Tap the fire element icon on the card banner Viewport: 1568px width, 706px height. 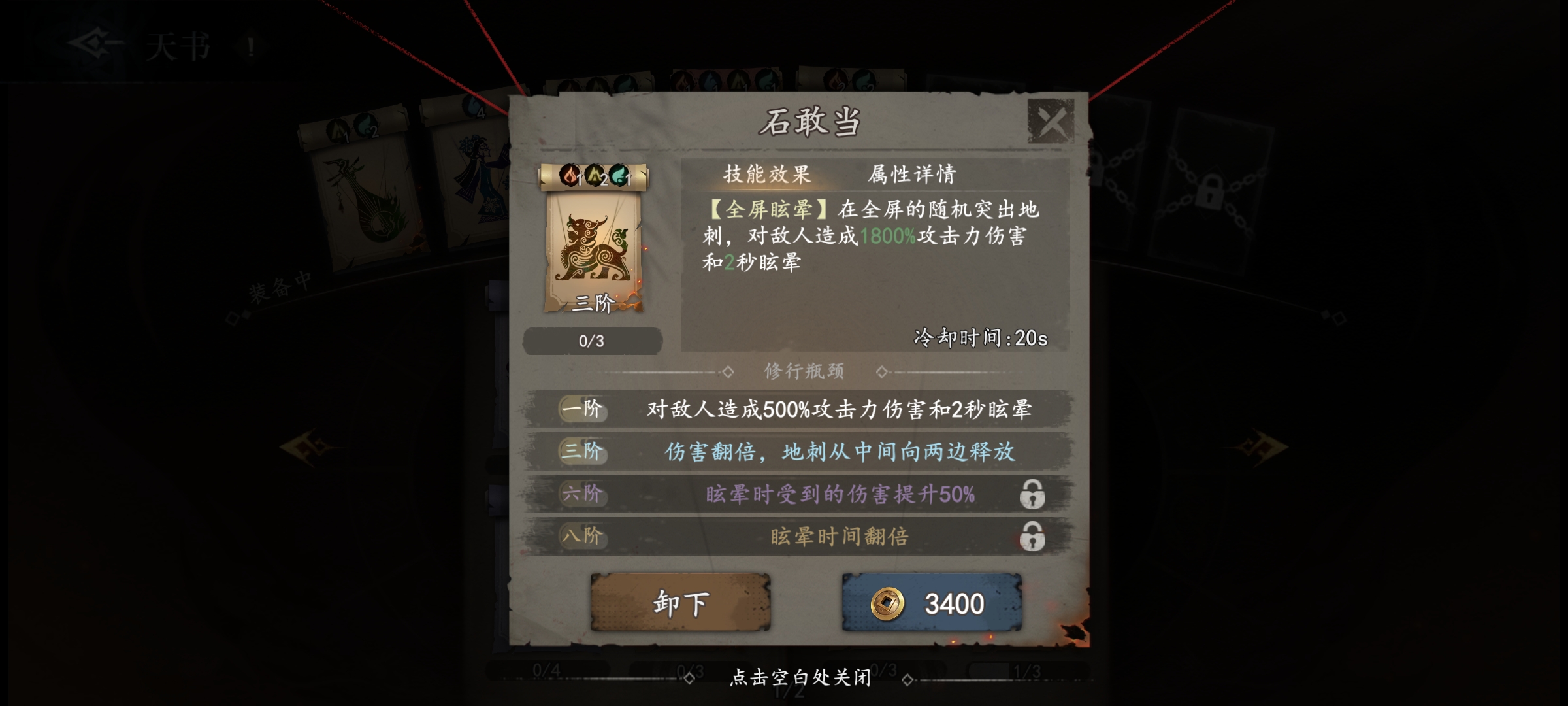[570, 177]
